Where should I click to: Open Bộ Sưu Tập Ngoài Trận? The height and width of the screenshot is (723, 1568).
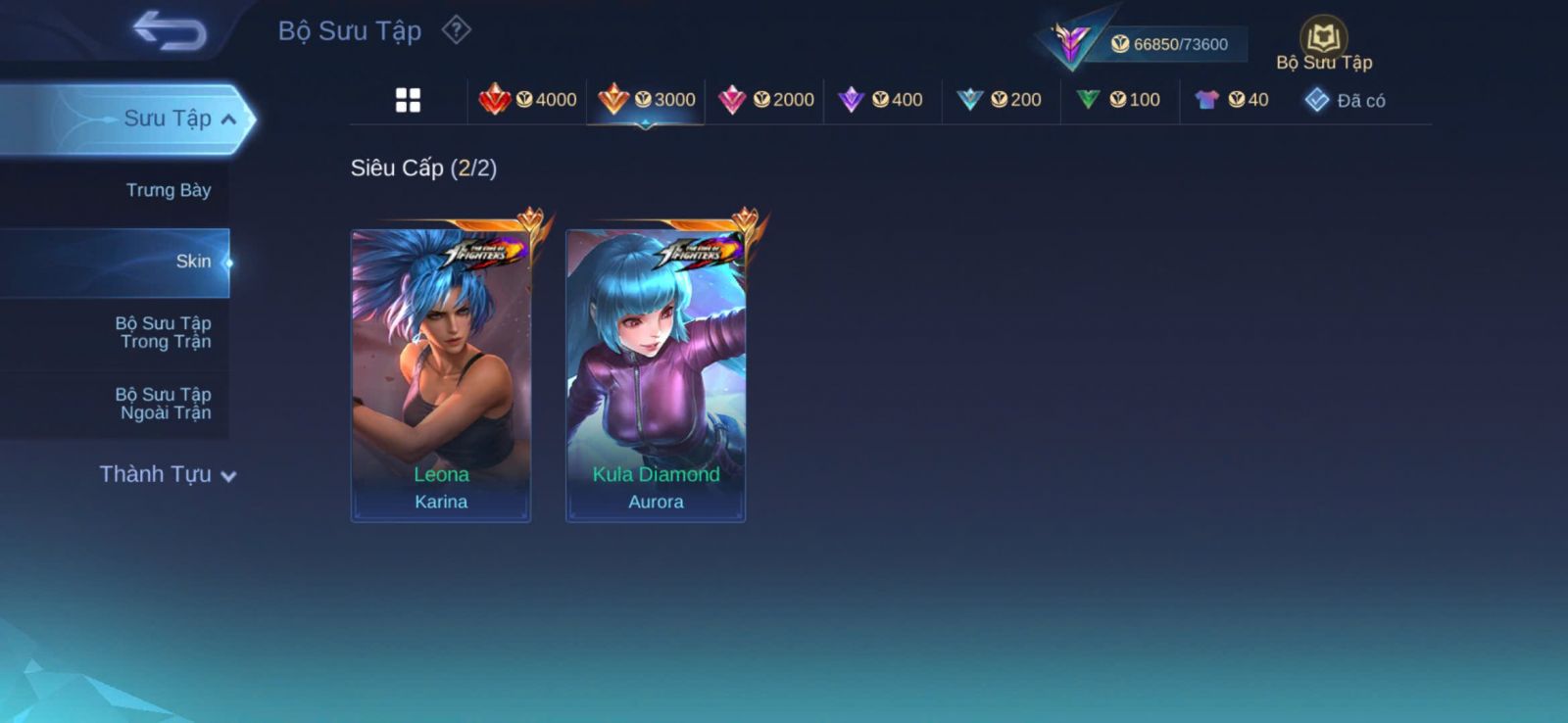164,404
